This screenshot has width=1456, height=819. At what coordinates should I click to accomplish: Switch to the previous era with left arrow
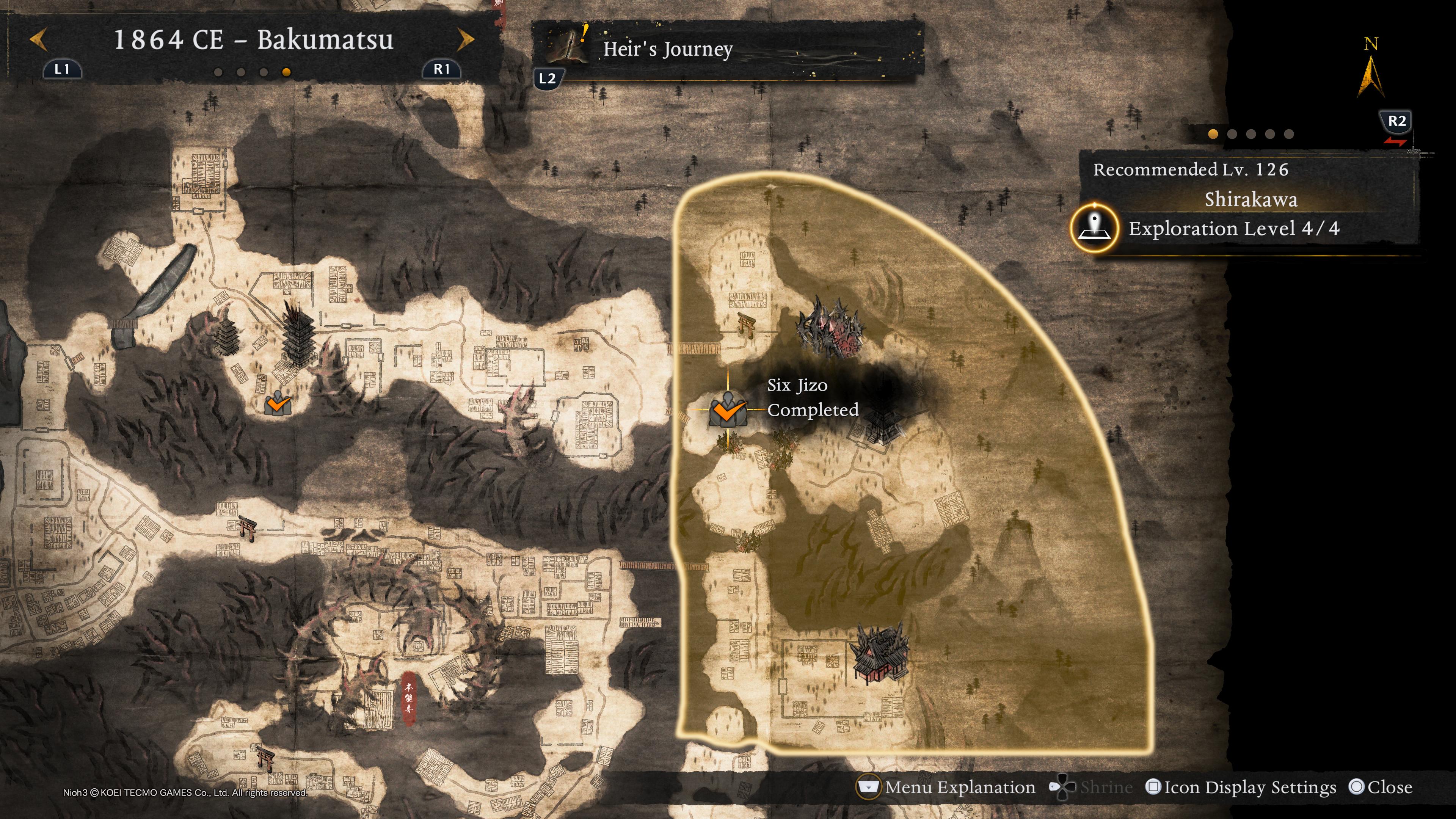tap(38, 40)
